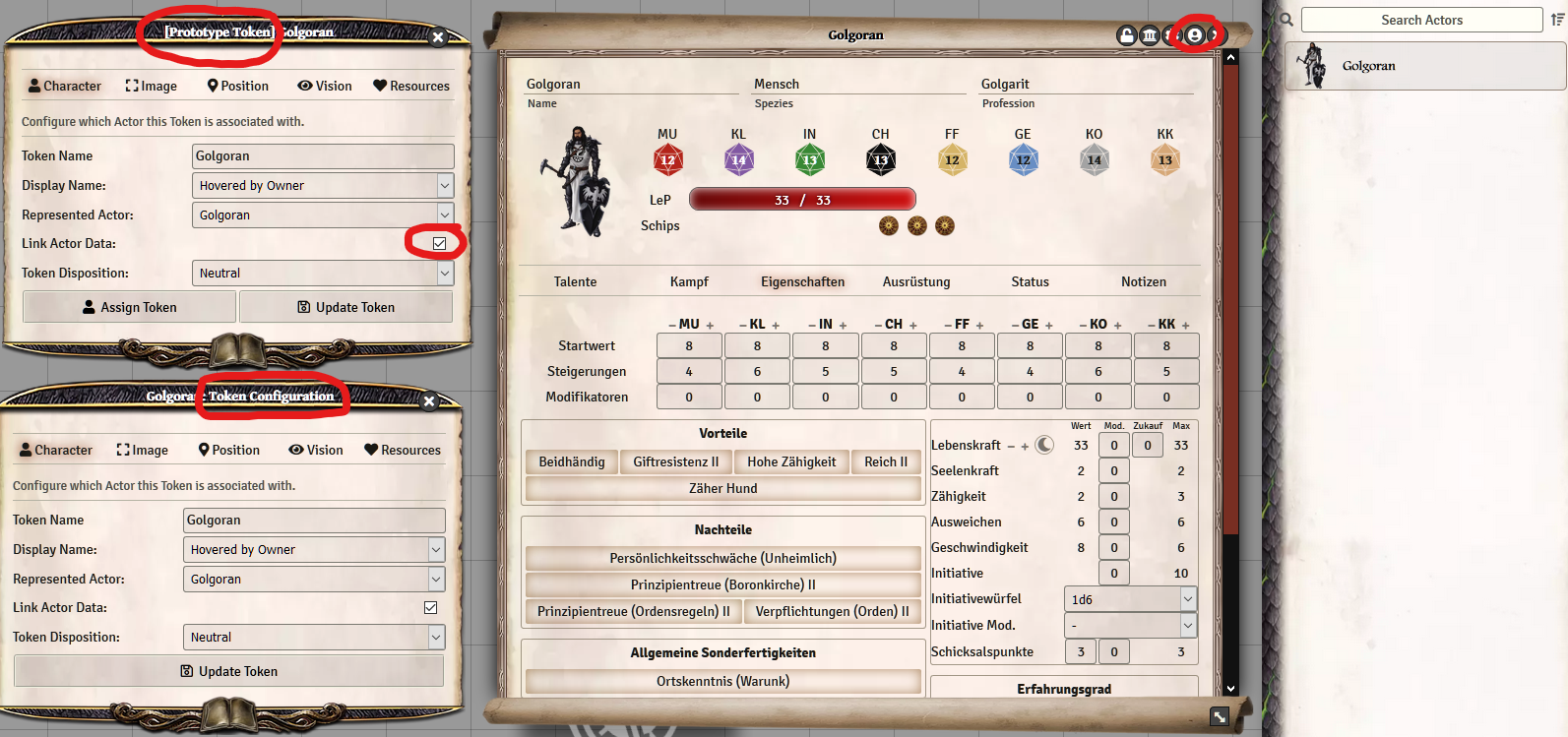Screen dimensions: 1568x737
Task: Switch to the Kampf tab
Action: pos(689,281)
